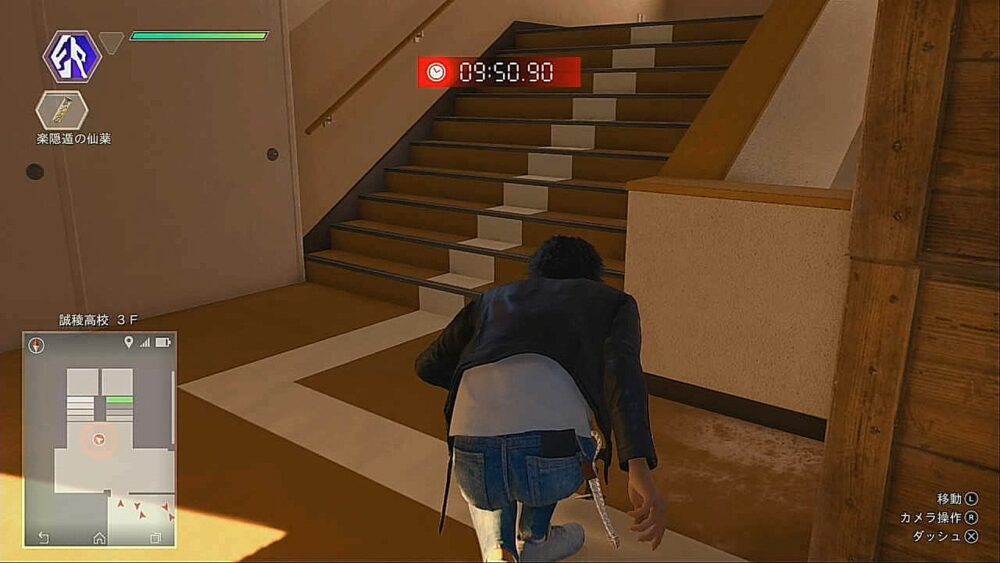
Task: Click the purple fighting style hexagon icon
Action: click(72, 56)
